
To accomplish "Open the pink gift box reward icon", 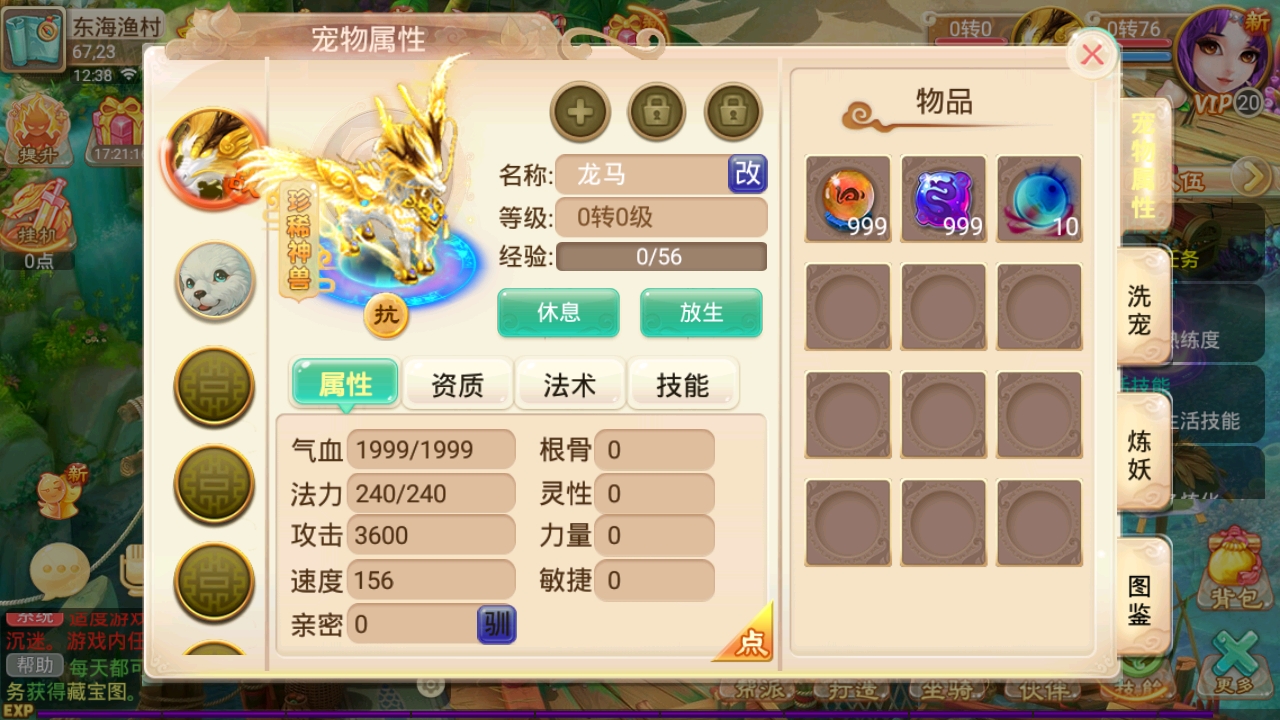I will [120, 128].
